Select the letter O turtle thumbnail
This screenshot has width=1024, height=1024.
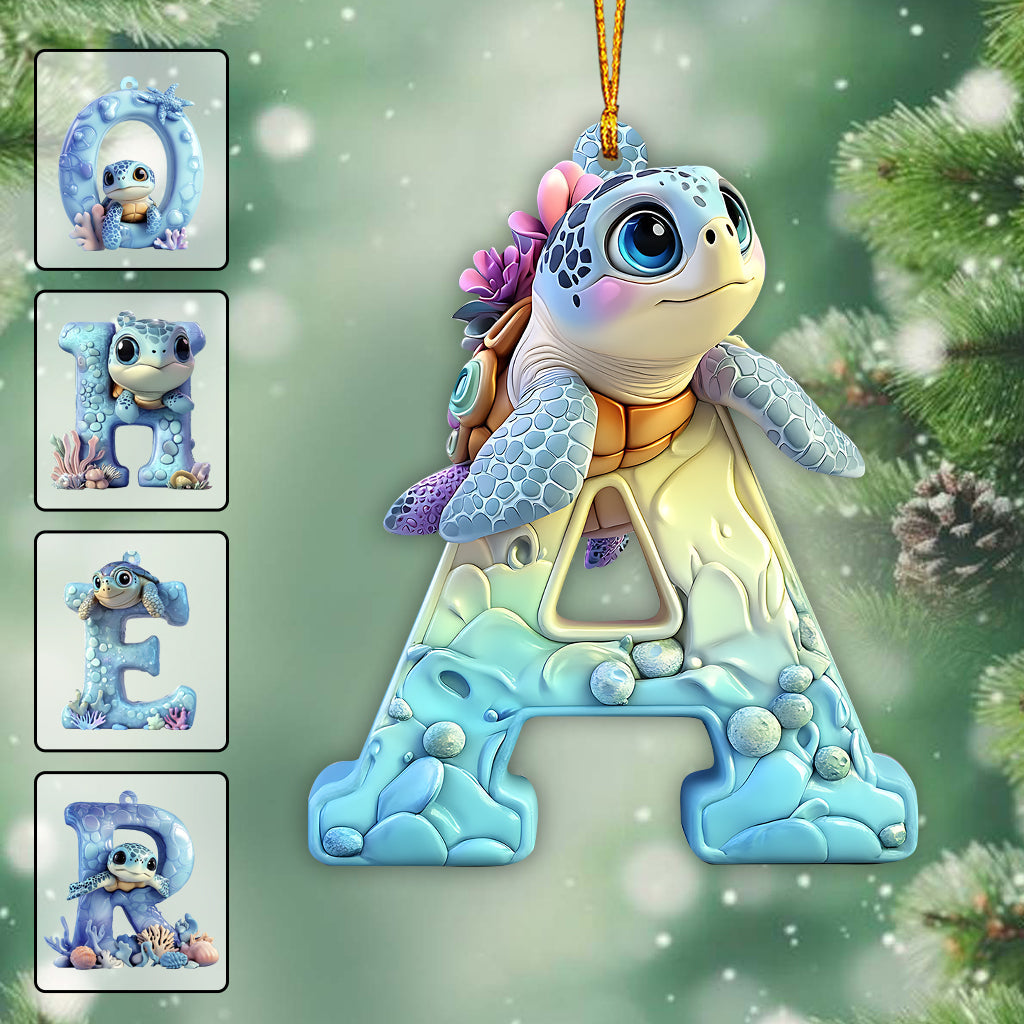(x=131, y=160)
